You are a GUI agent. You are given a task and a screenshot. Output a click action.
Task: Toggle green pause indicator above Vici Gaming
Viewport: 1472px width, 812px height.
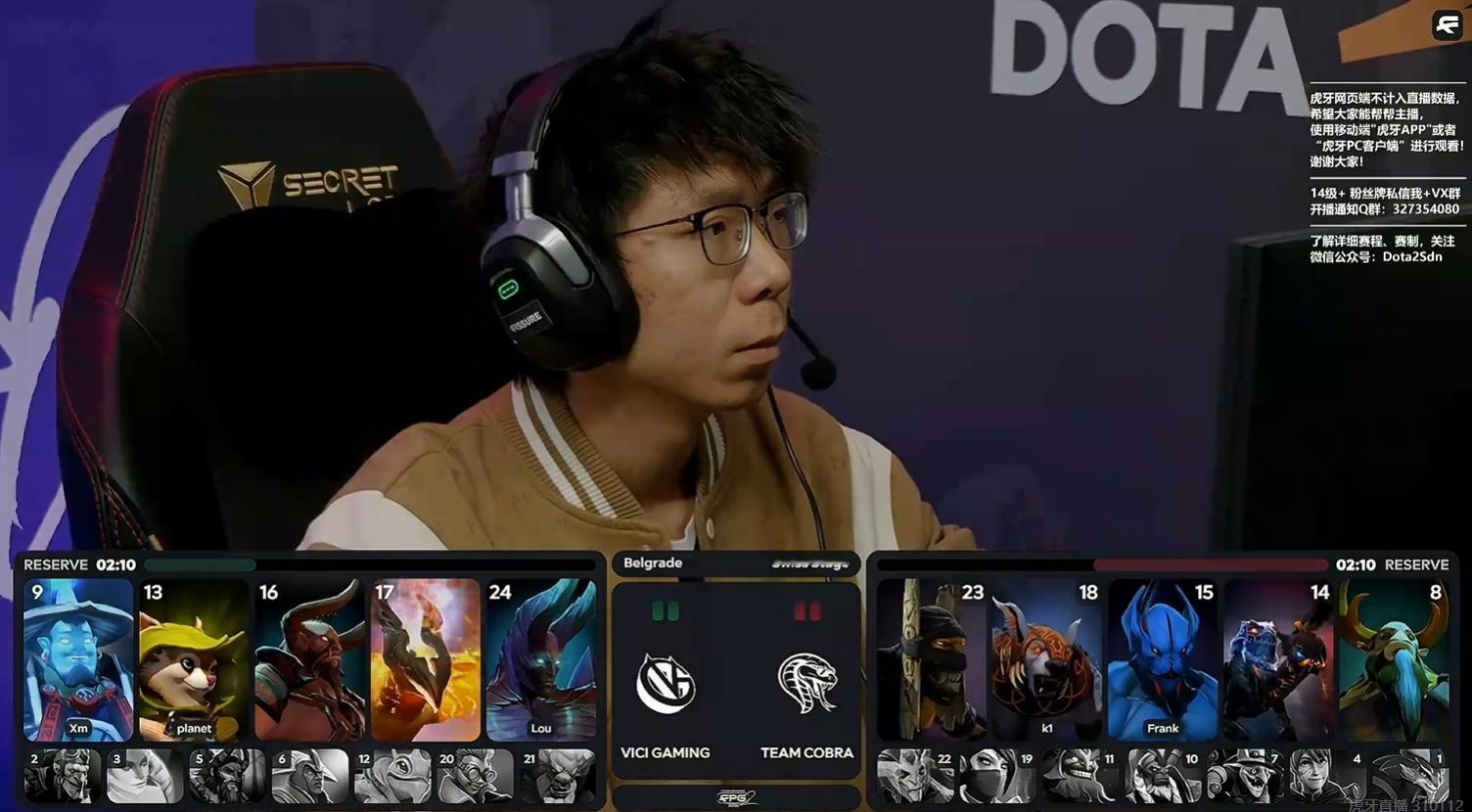tap(667, 611)
